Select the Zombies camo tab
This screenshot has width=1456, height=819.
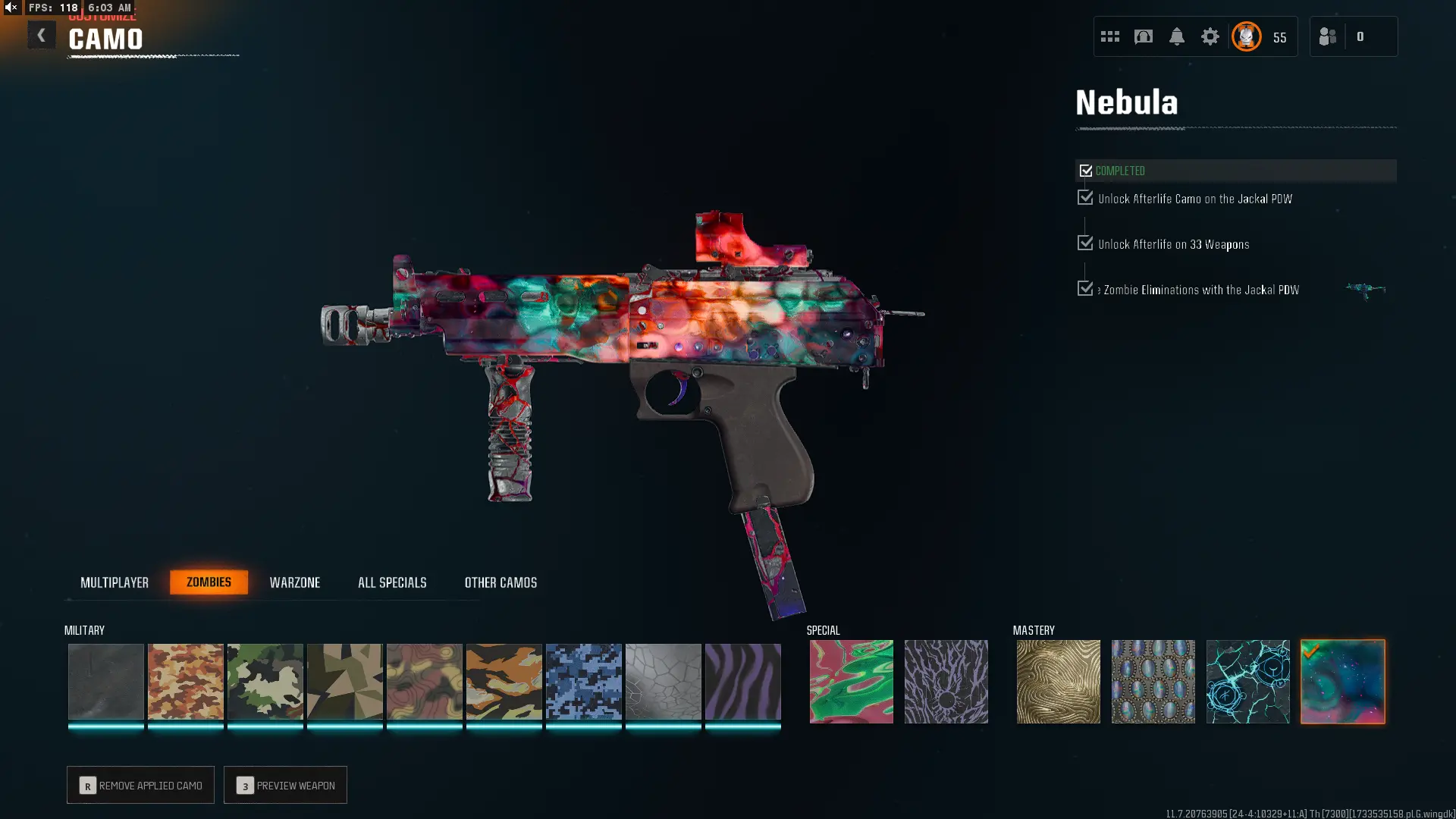pyautogui.click(x=209, y=582)
